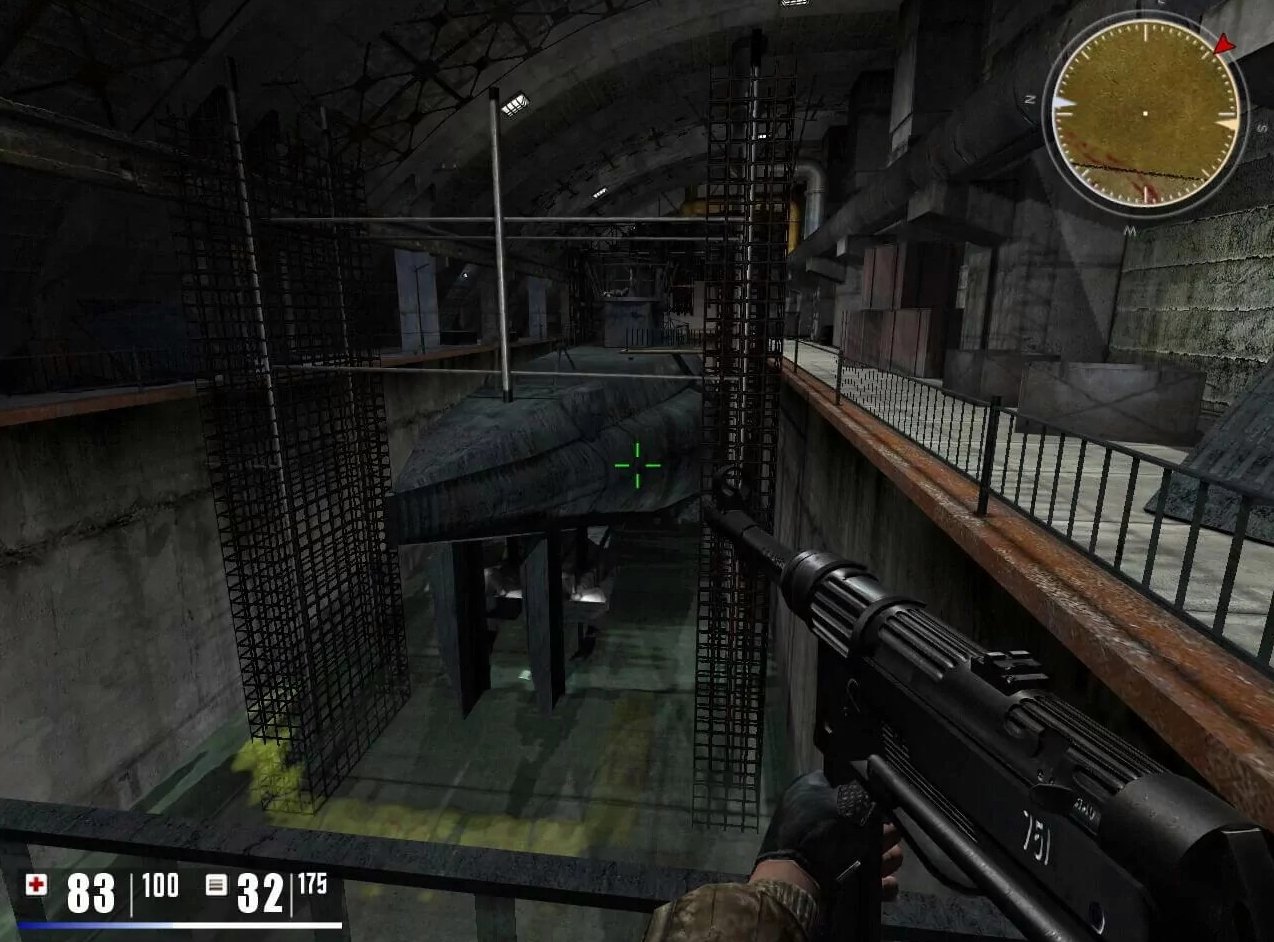
Task: Select the red objective arrow on compass
Action: [1223, 44]
